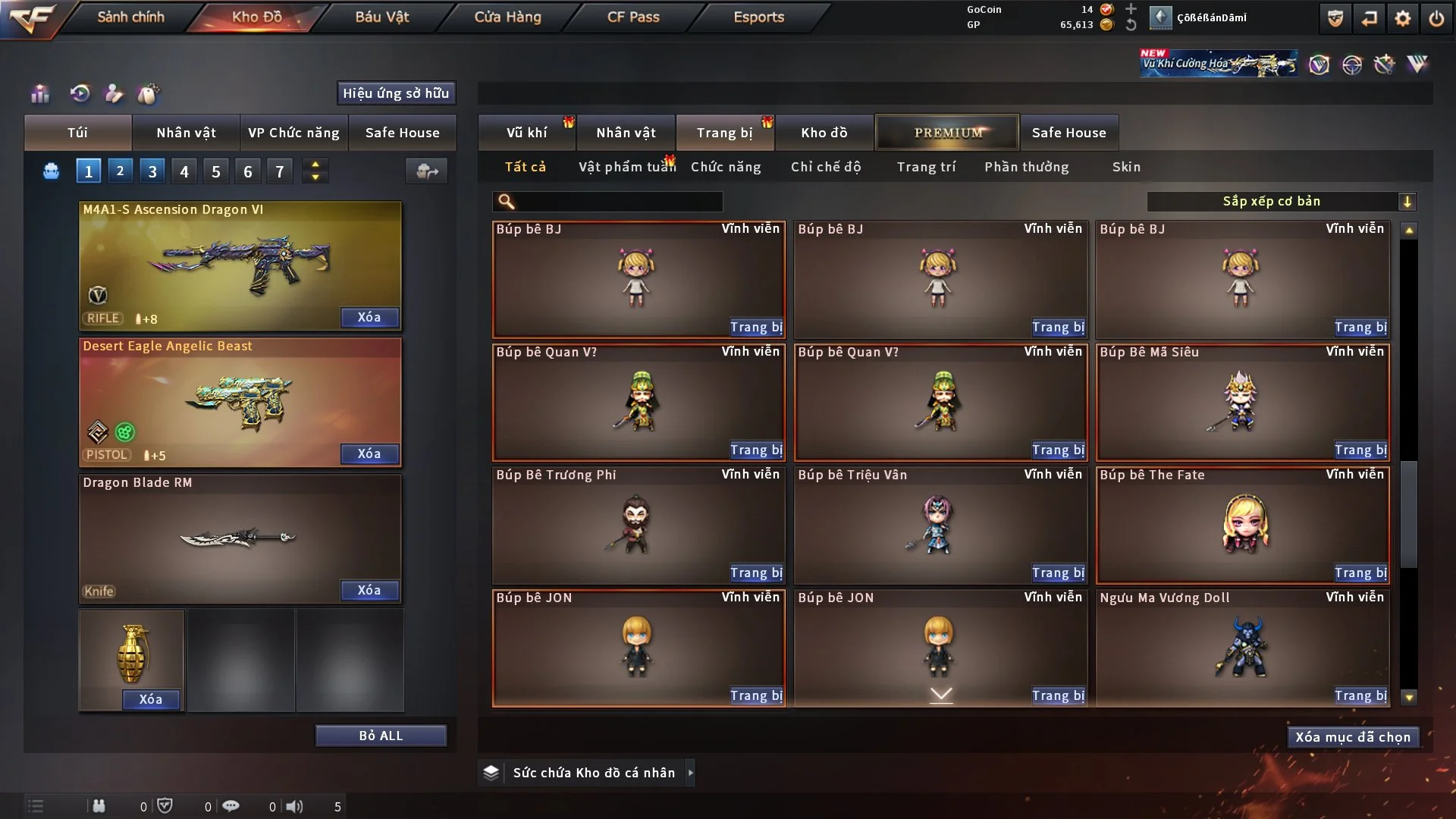Go to the Cửa Hàng shop
1456x819 pixels.
[x=507, y=17]
